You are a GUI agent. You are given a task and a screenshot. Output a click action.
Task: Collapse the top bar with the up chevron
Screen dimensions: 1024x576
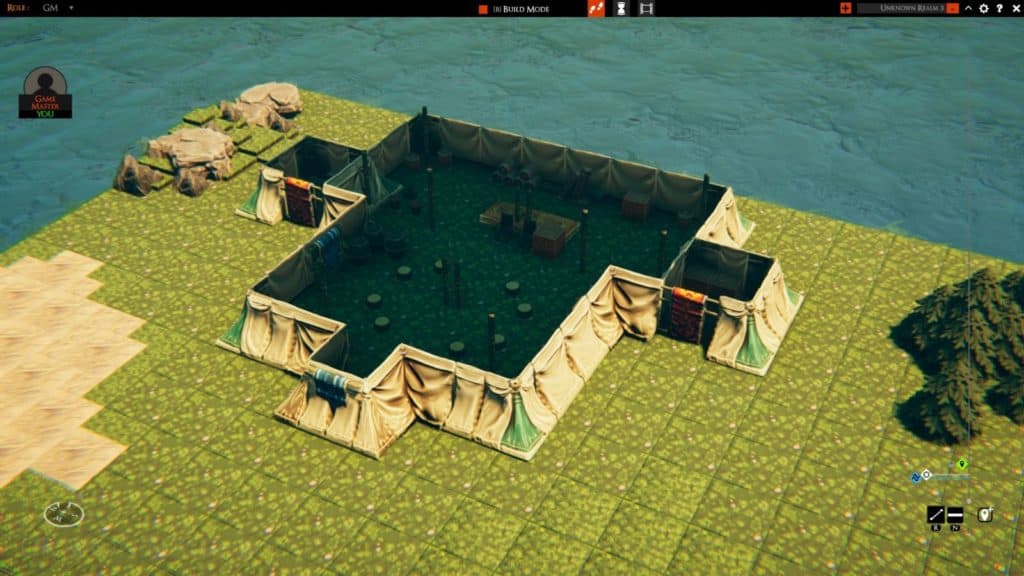(x=968, y=9)
